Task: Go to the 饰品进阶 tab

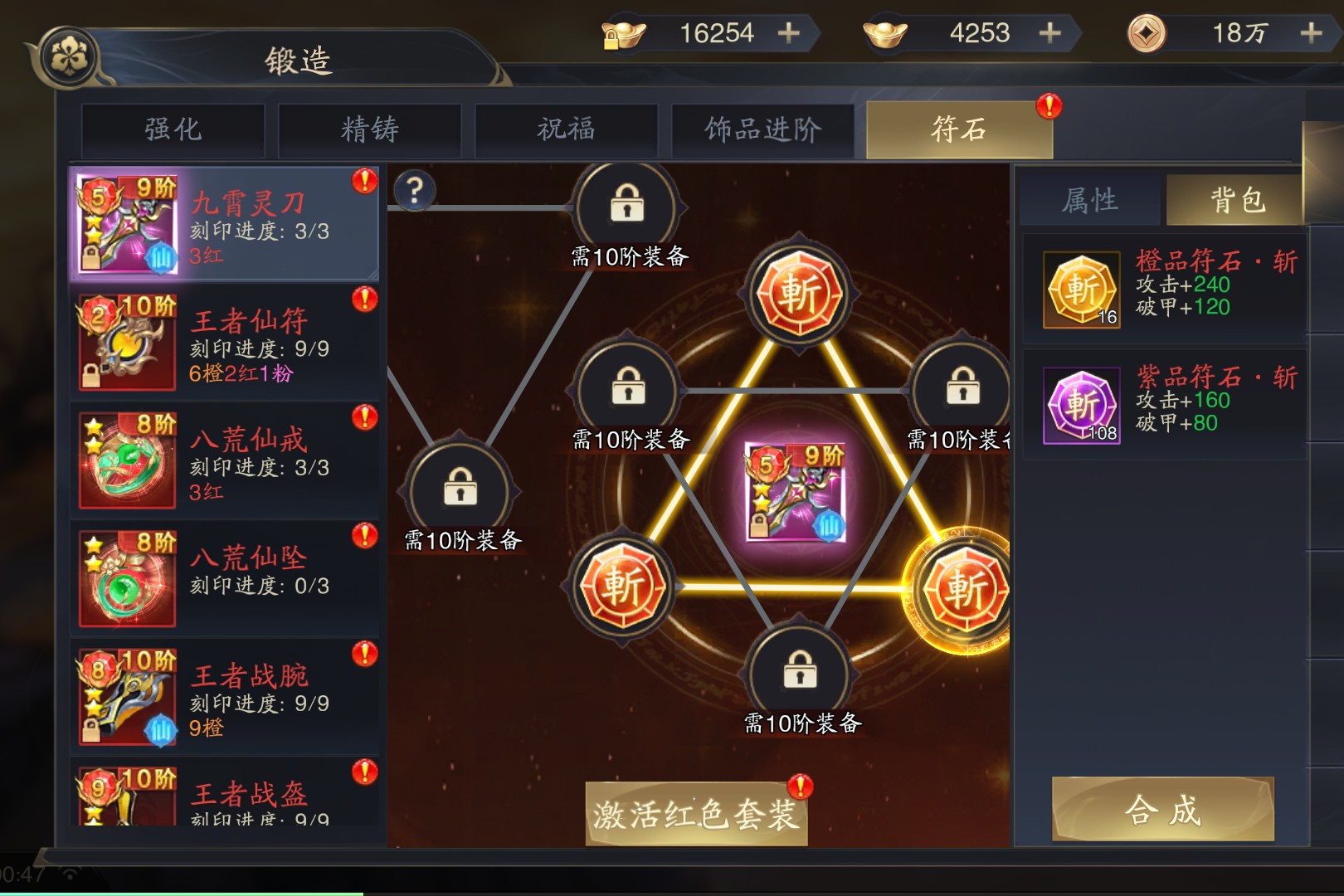Action: coord(762,130)
